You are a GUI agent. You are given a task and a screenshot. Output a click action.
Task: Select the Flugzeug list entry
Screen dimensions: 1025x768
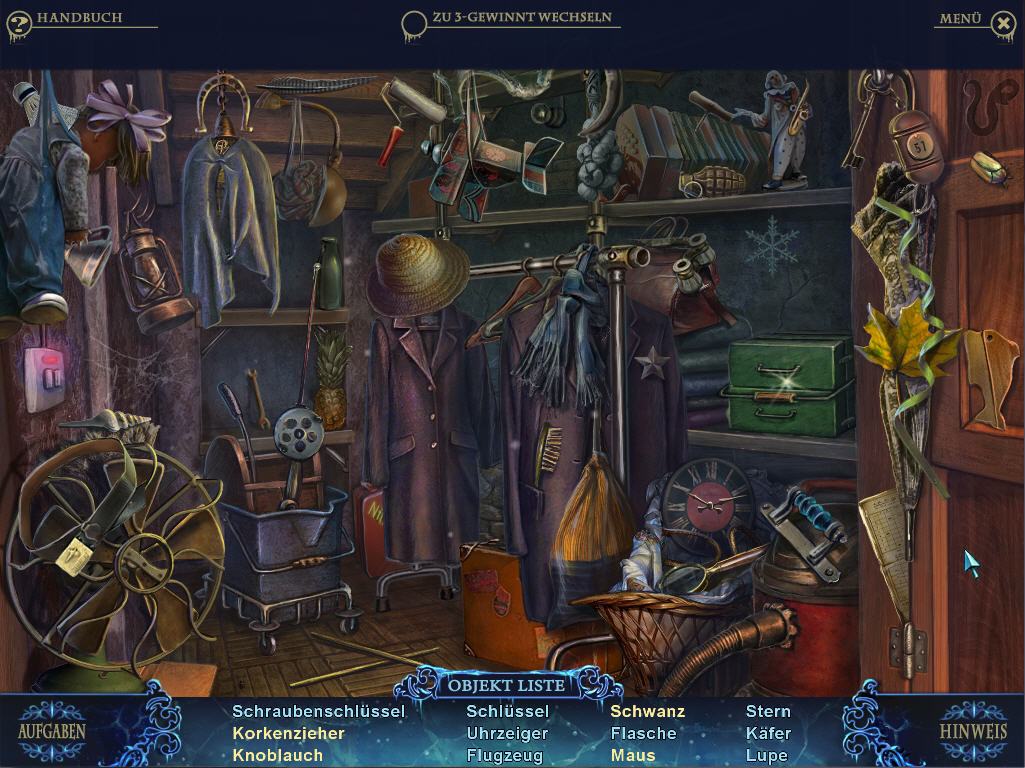click(x=505, y=755)
